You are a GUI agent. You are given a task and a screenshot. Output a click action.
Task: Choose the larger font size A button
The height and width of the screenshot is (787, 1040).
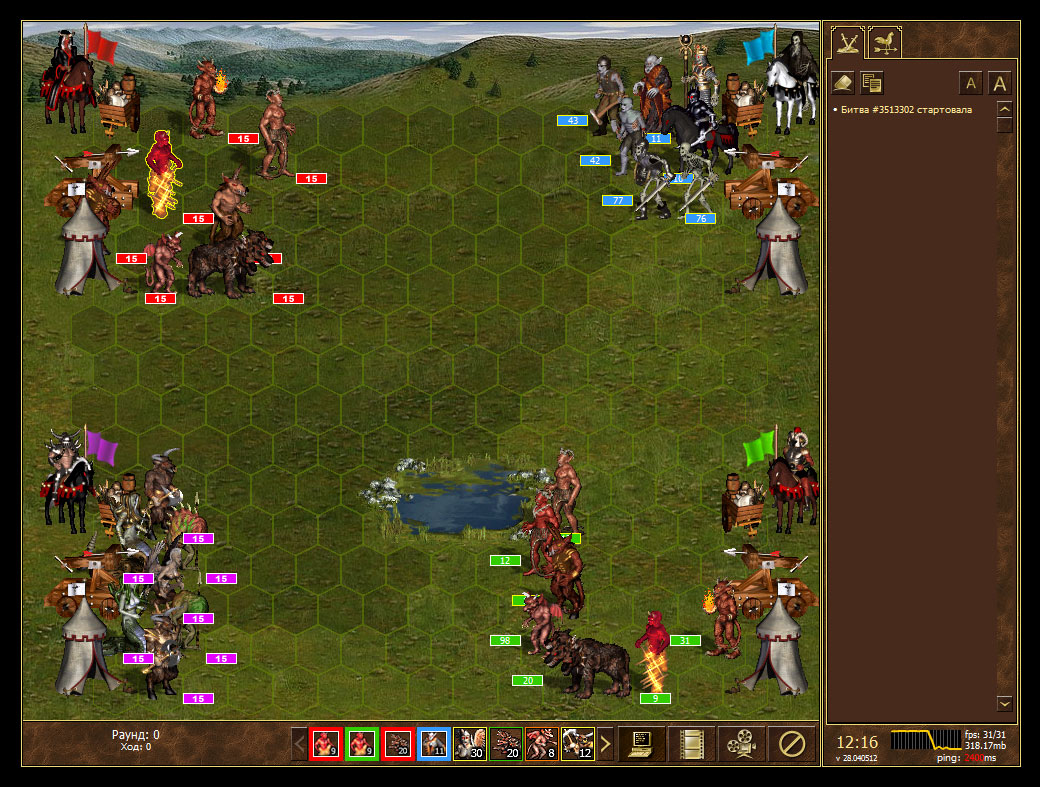[1000, 83]
